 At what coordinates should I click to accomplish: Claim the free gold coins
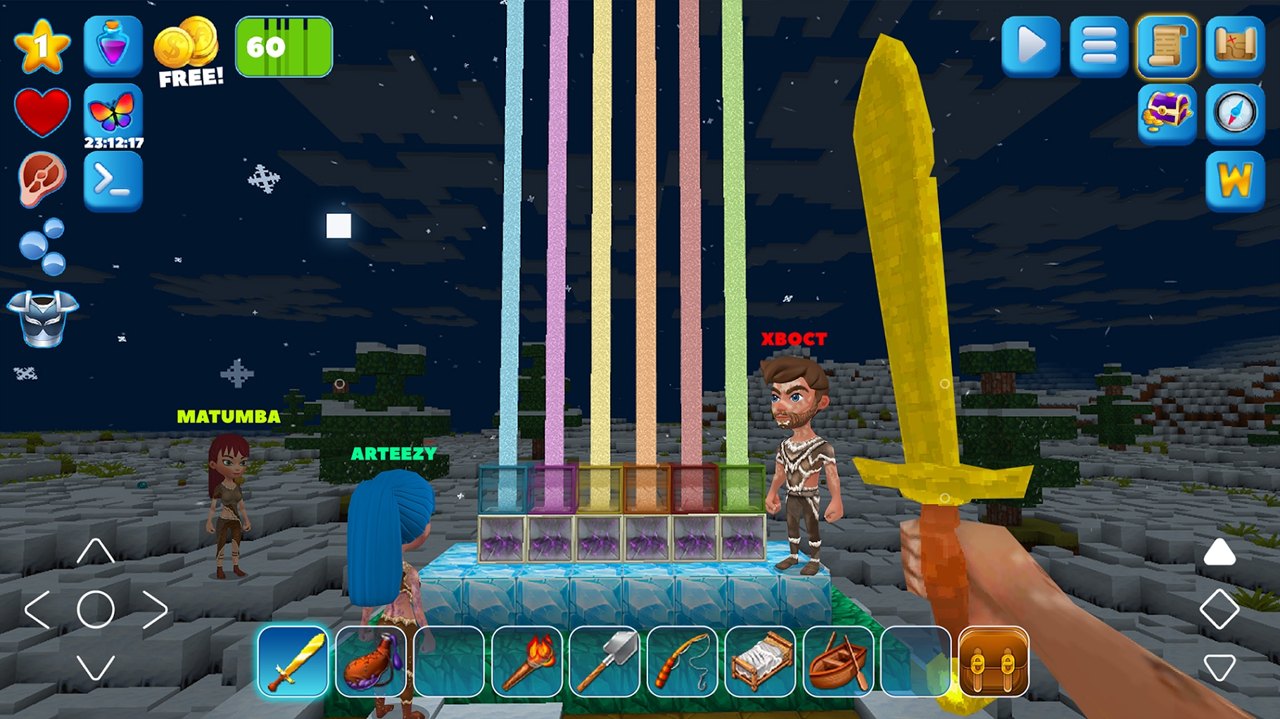pyautogui.click(x=187, y=52)
